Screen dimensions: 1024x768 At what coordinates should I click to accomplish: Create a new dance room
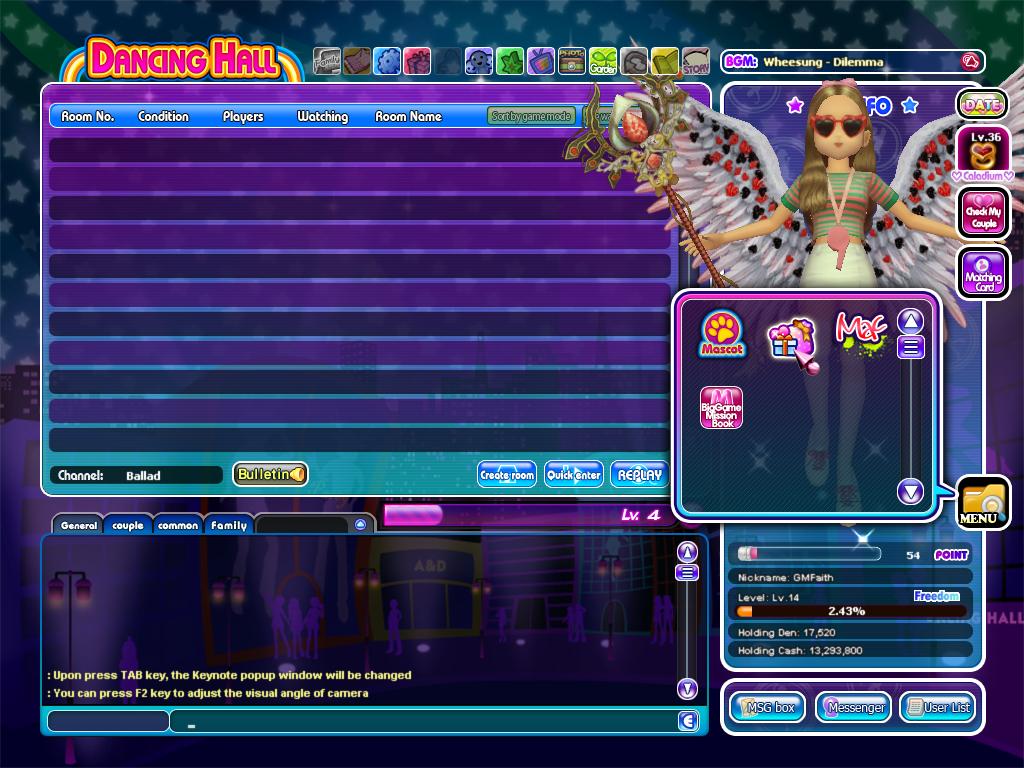(507, 475)
